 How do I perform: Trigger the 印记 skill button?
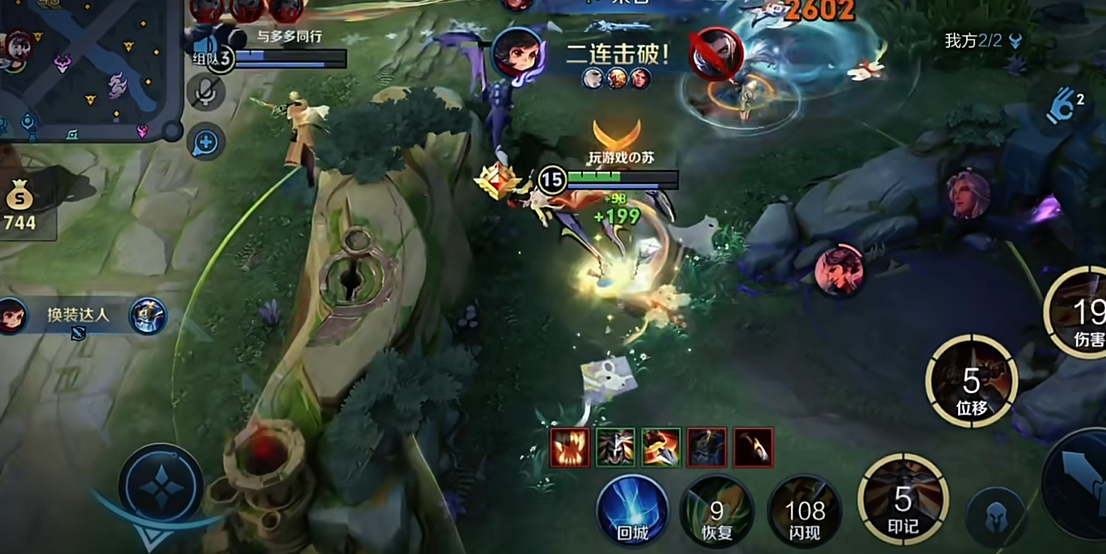903,498
